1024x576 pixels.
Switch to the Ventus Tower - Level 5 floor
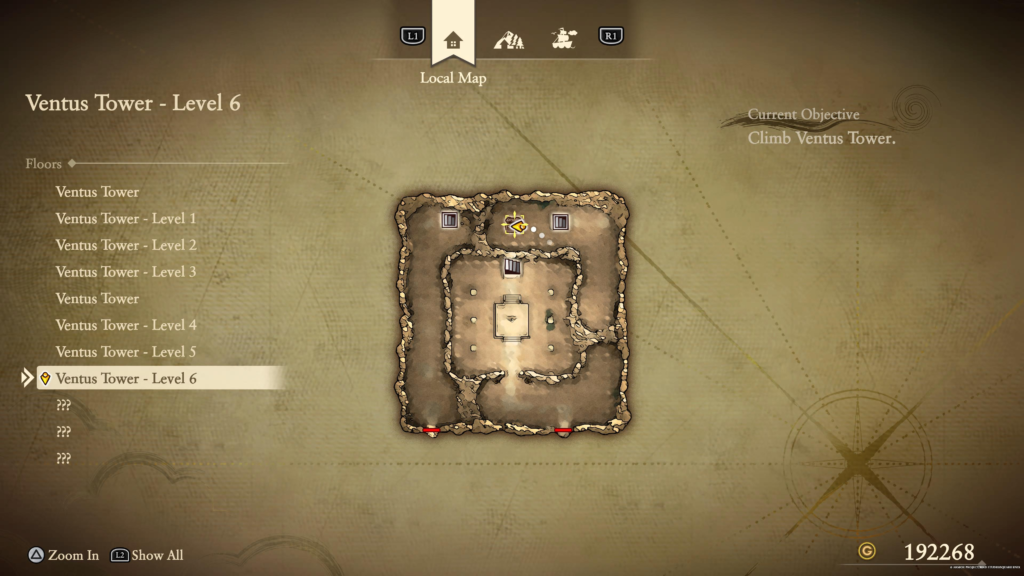[126, 352]
